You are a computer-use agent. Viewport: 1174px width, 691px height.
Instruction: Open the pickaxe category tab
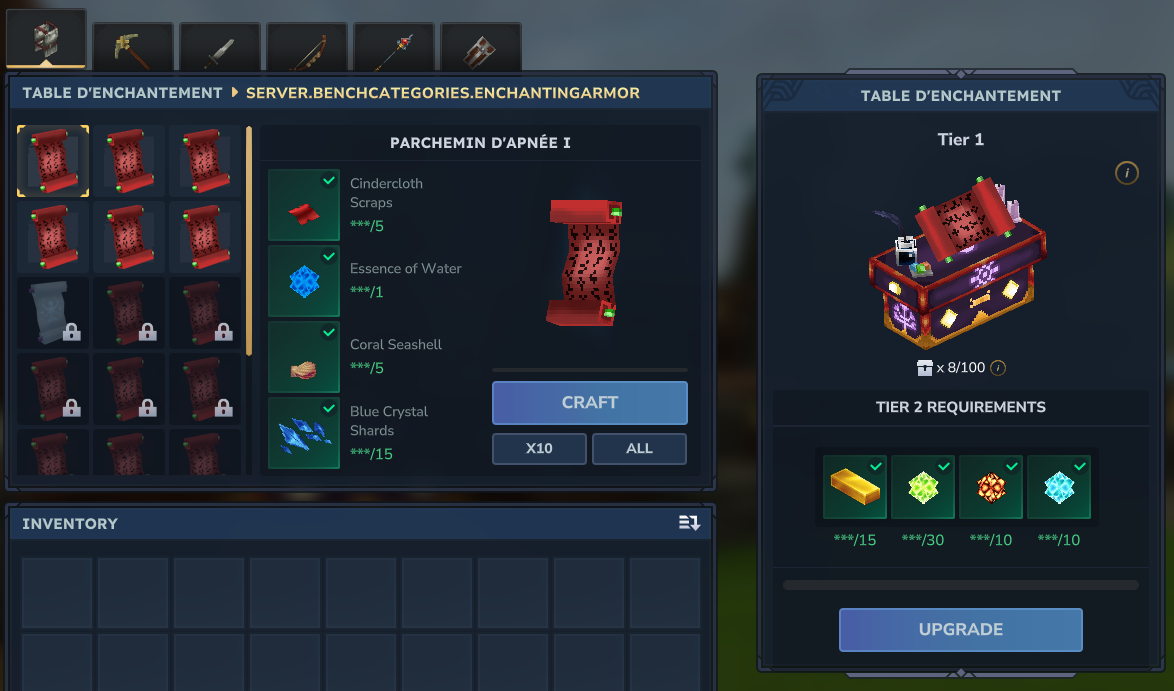(x=133, y=48)
